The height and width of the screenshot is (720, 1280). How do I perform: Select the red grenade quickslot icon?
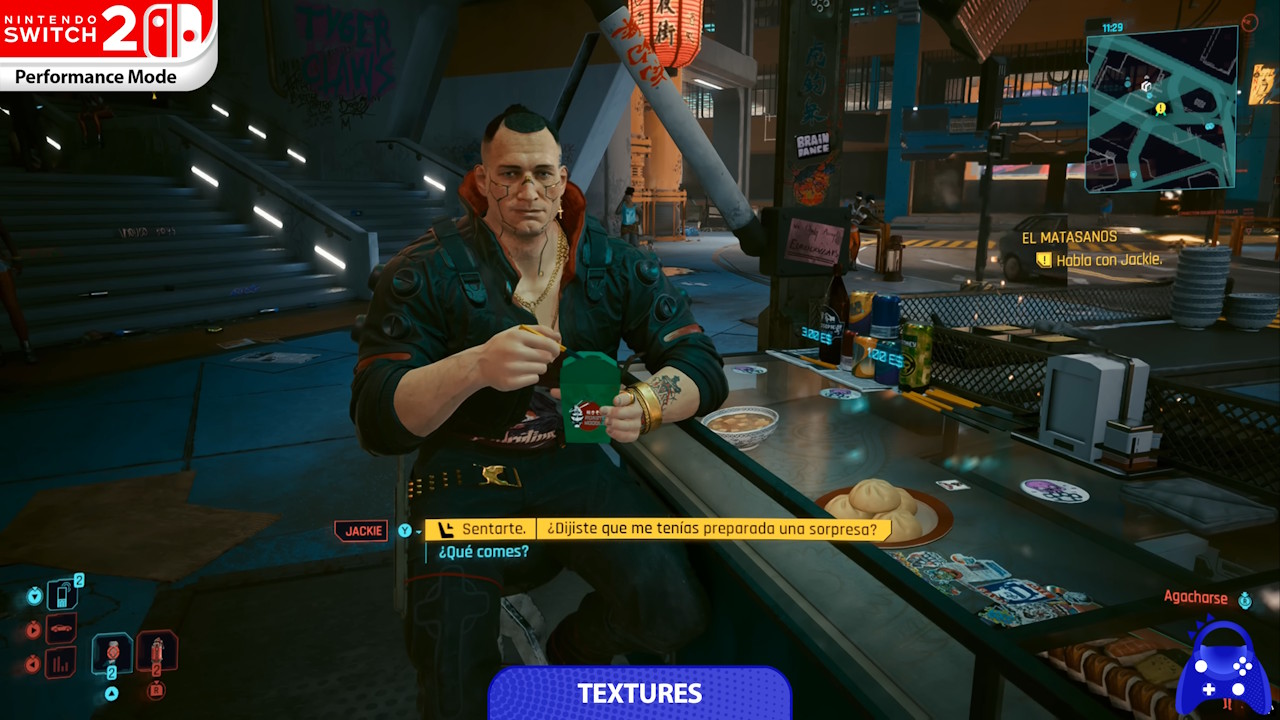coord(157,649)
